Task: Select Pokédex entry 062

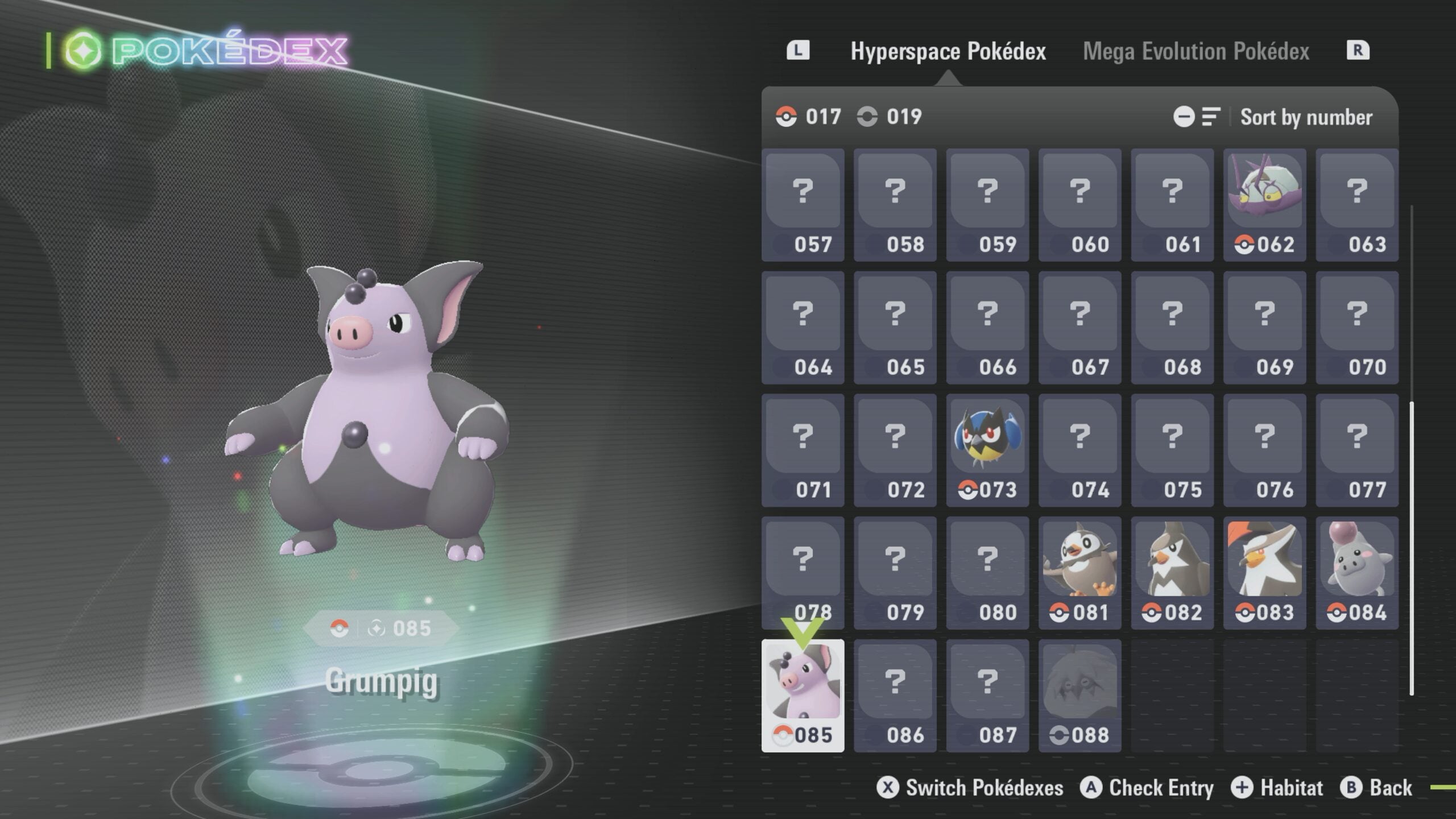Action: click(x=1264, y=205)
